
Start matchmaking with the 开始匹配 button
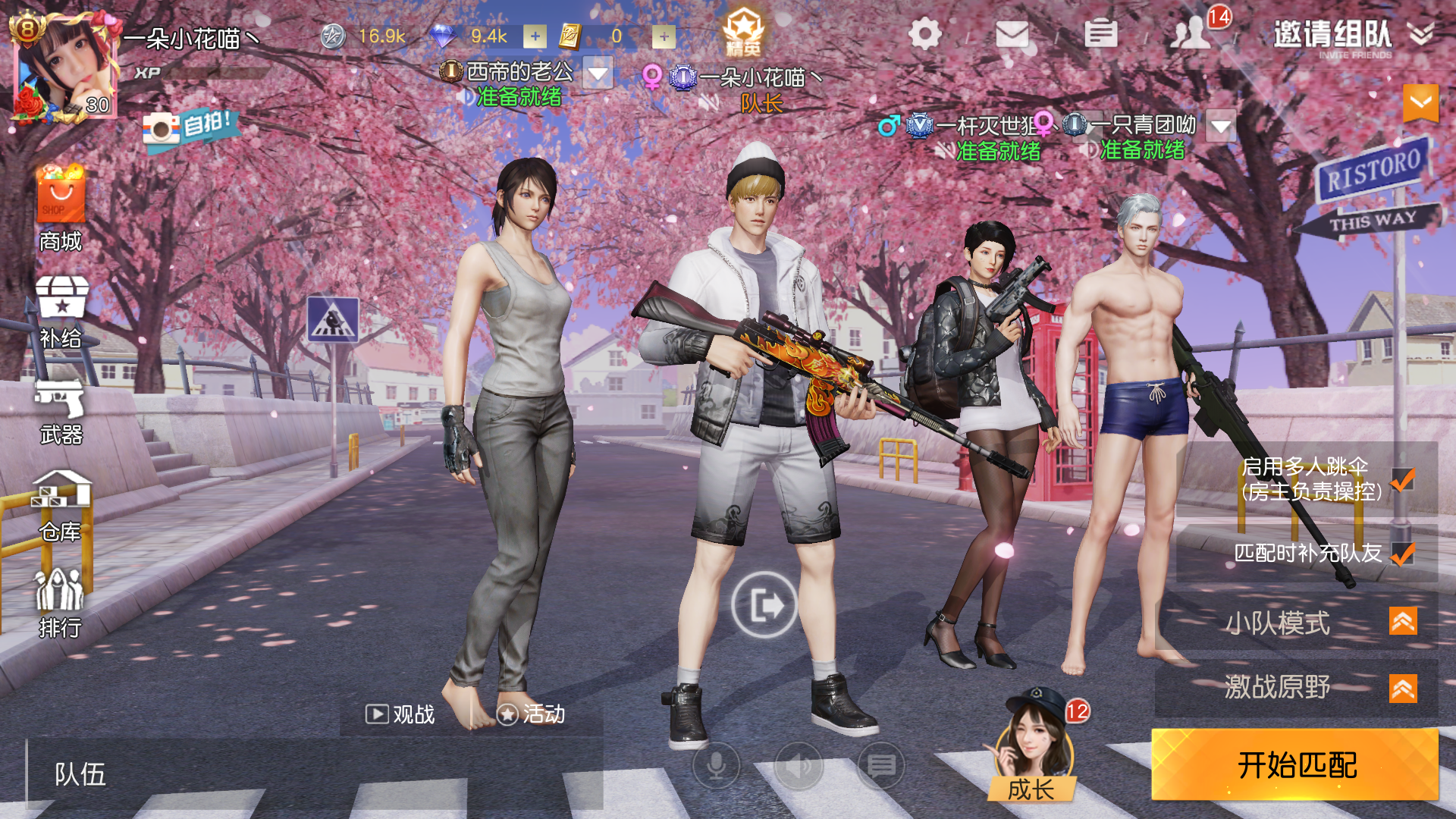point(1295,764)
